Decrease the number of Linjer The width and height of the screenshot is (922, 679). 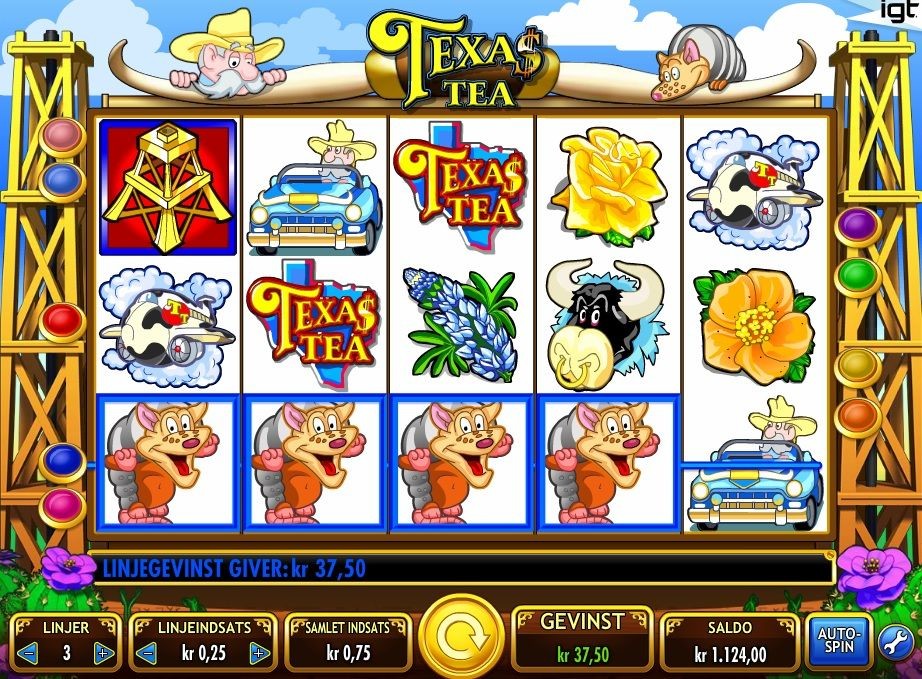[x=29, y=653]
